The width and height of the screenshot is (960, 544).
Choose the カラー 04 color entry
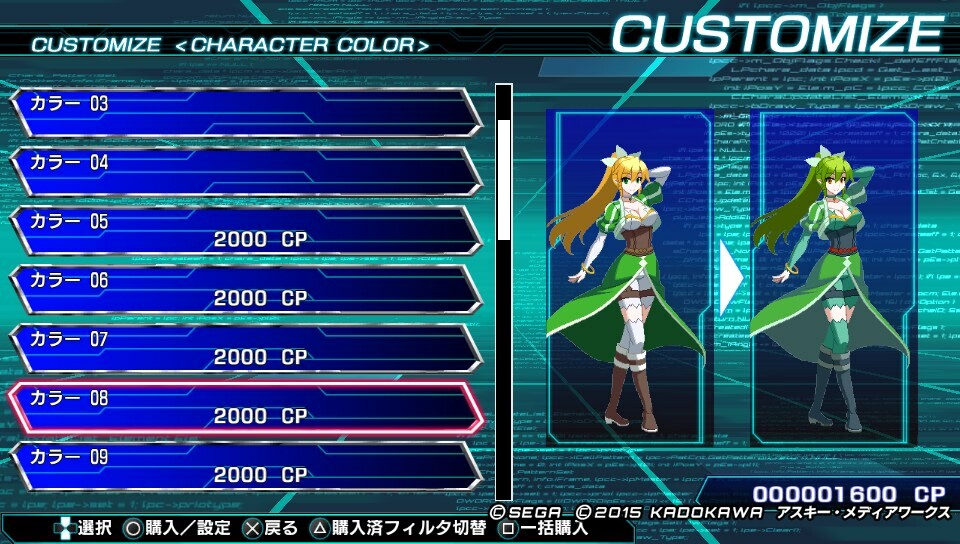pyautogui.click(x=245, y=171)
